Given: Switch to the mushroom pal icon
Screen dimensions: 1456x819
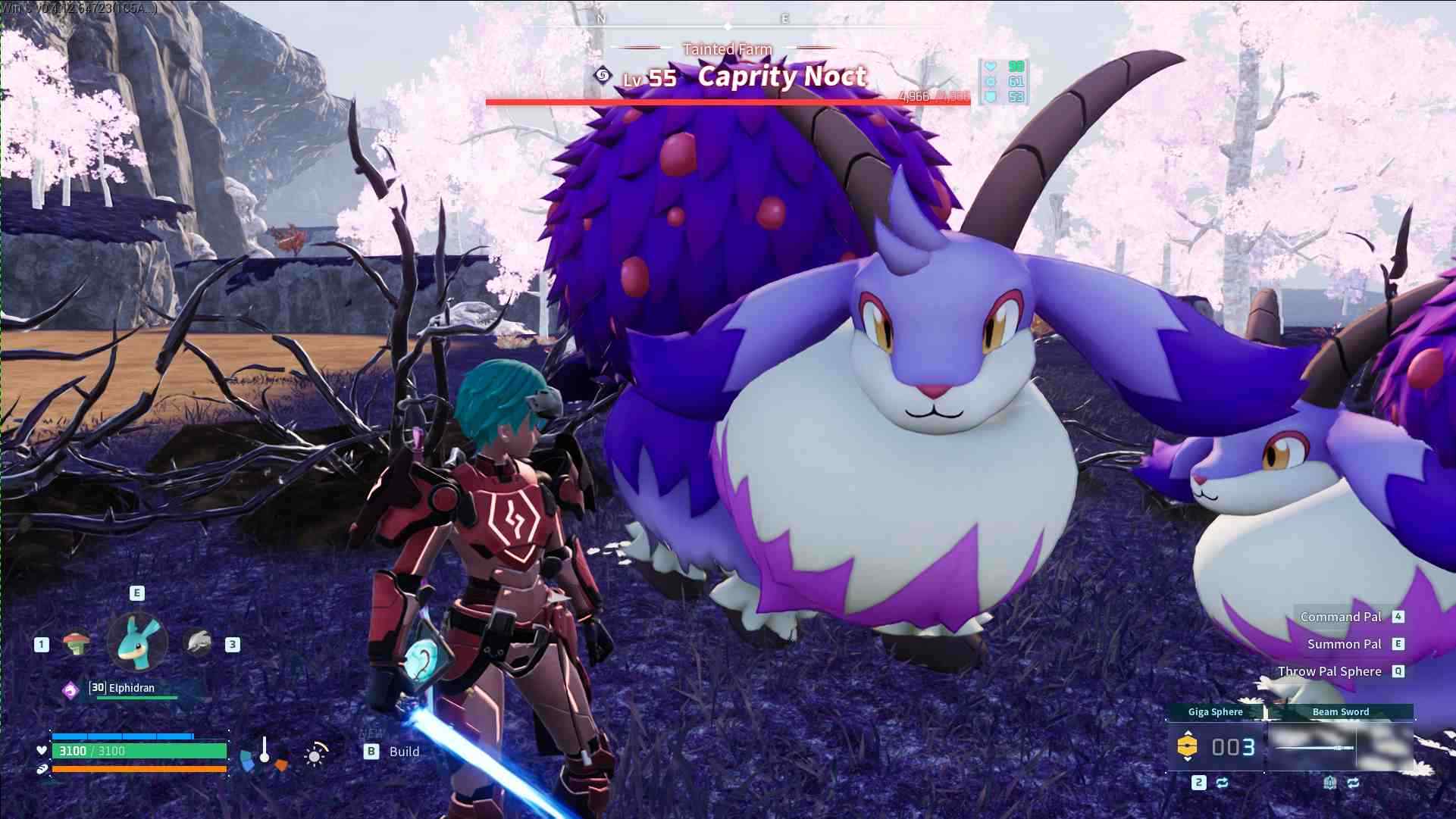Looking at the screenshot, I should pos(76,644).
